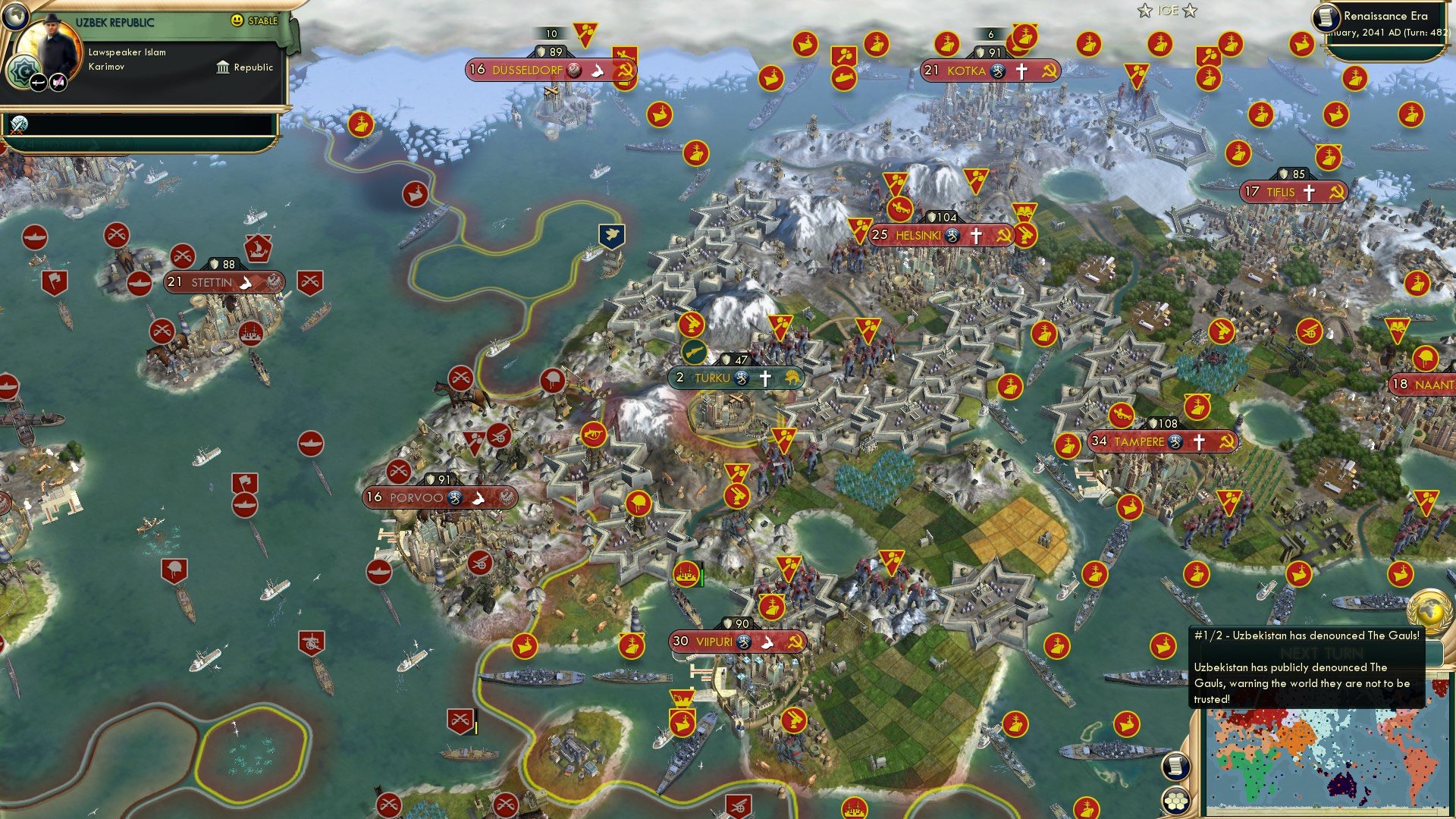Toggle the hex grid overlay button
Screen dimensions: 1456x819
tap(1175, 800)
